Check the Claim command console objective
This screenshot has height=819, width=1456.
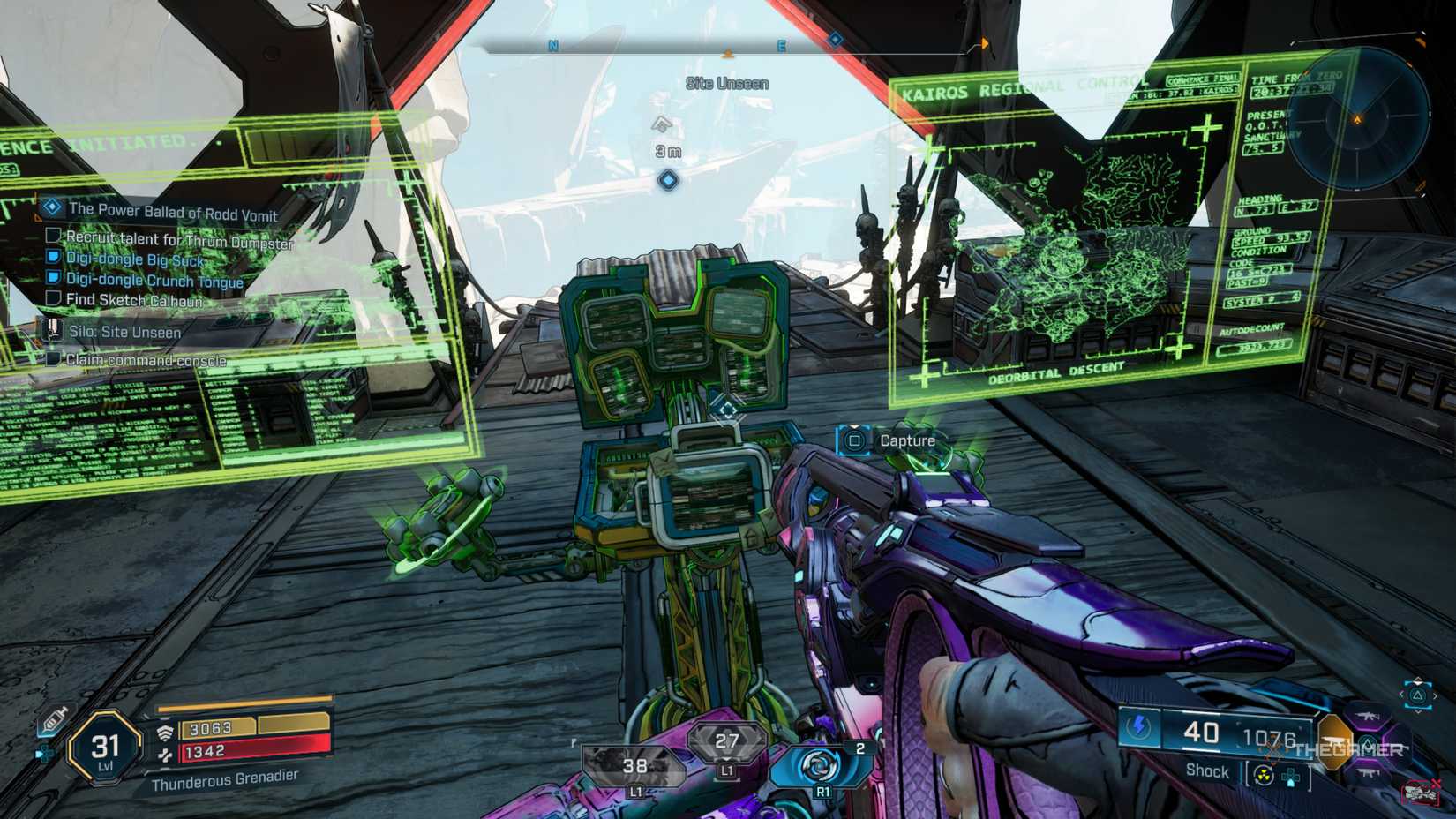(55, 361)
